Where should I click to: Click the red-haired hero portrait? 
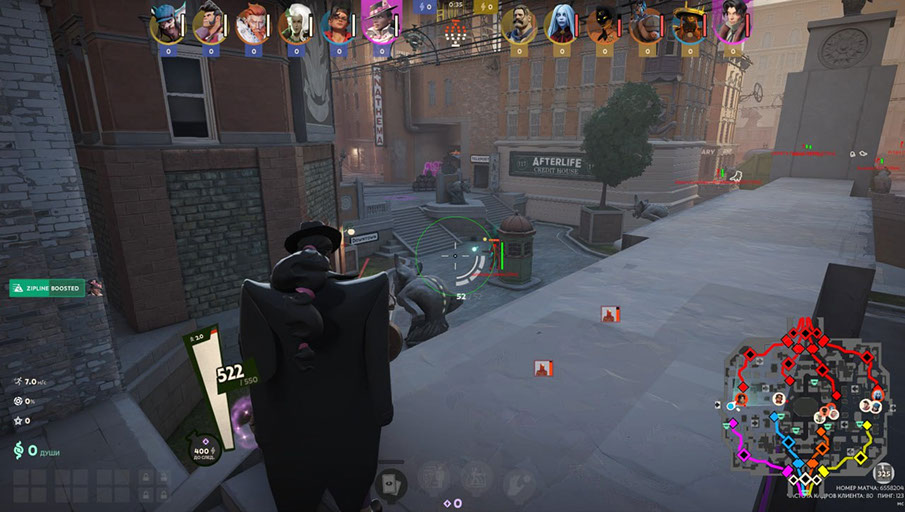pos(252,24)
